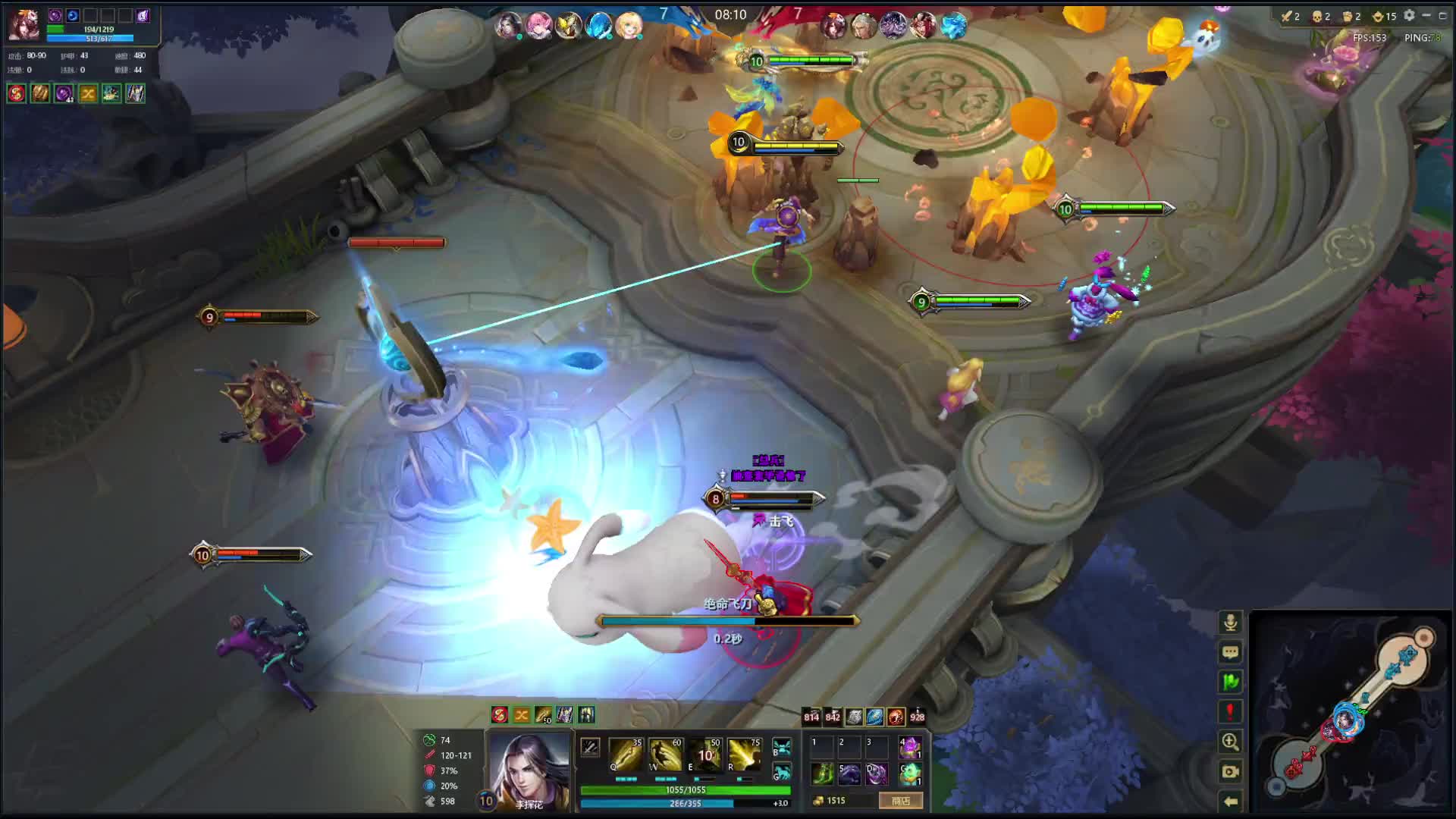The image size is (1456, 819).
Task: Minimize the game window
Action: pos(1426,15)
